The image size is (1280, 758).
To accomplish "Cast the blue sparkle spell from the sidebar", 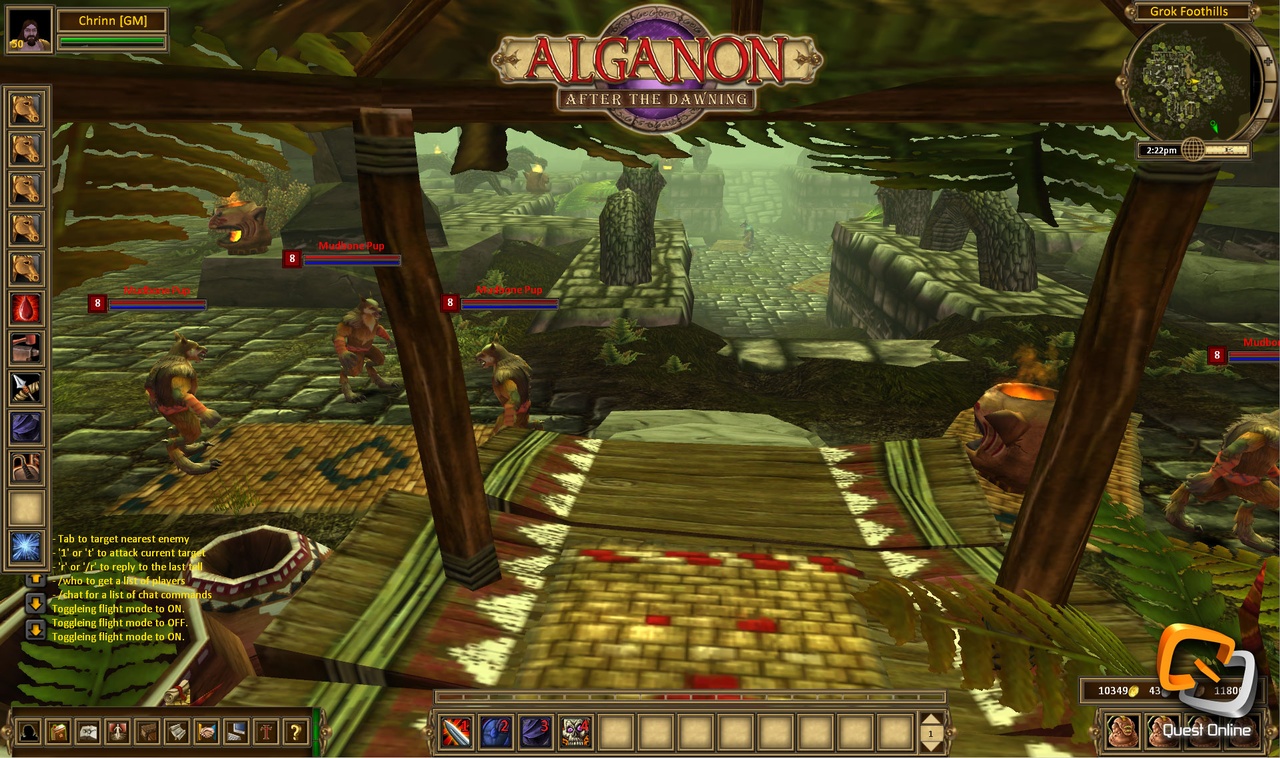I will (26, 548).
